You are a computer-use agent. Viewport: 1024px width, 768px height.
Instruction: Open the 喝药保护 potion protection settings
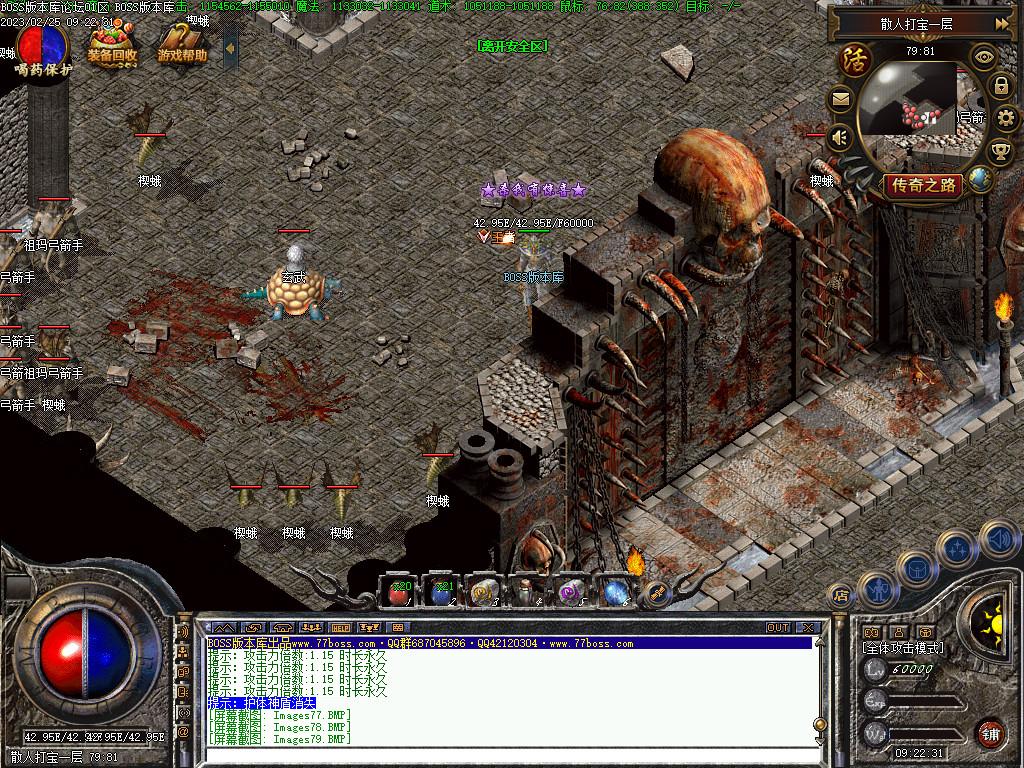(x=43, y=52)
